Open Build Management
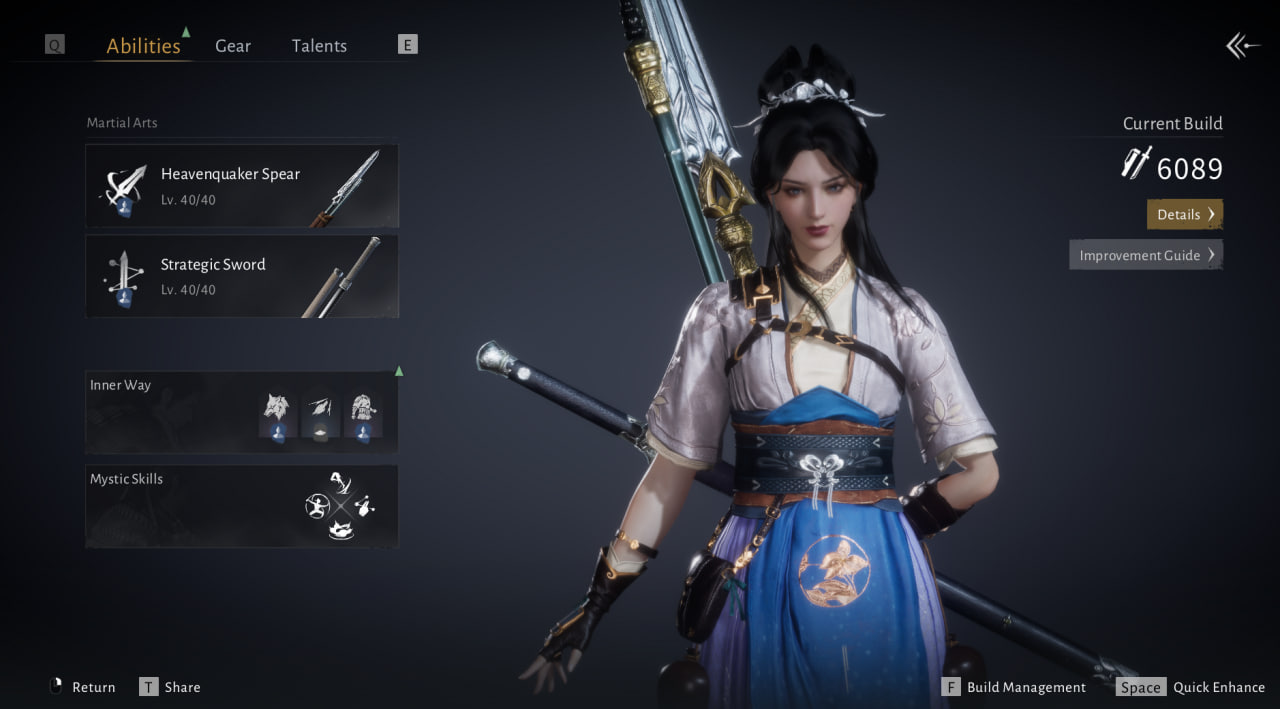The height and width of the screenshot is (709, 1280). point(1014,687)
